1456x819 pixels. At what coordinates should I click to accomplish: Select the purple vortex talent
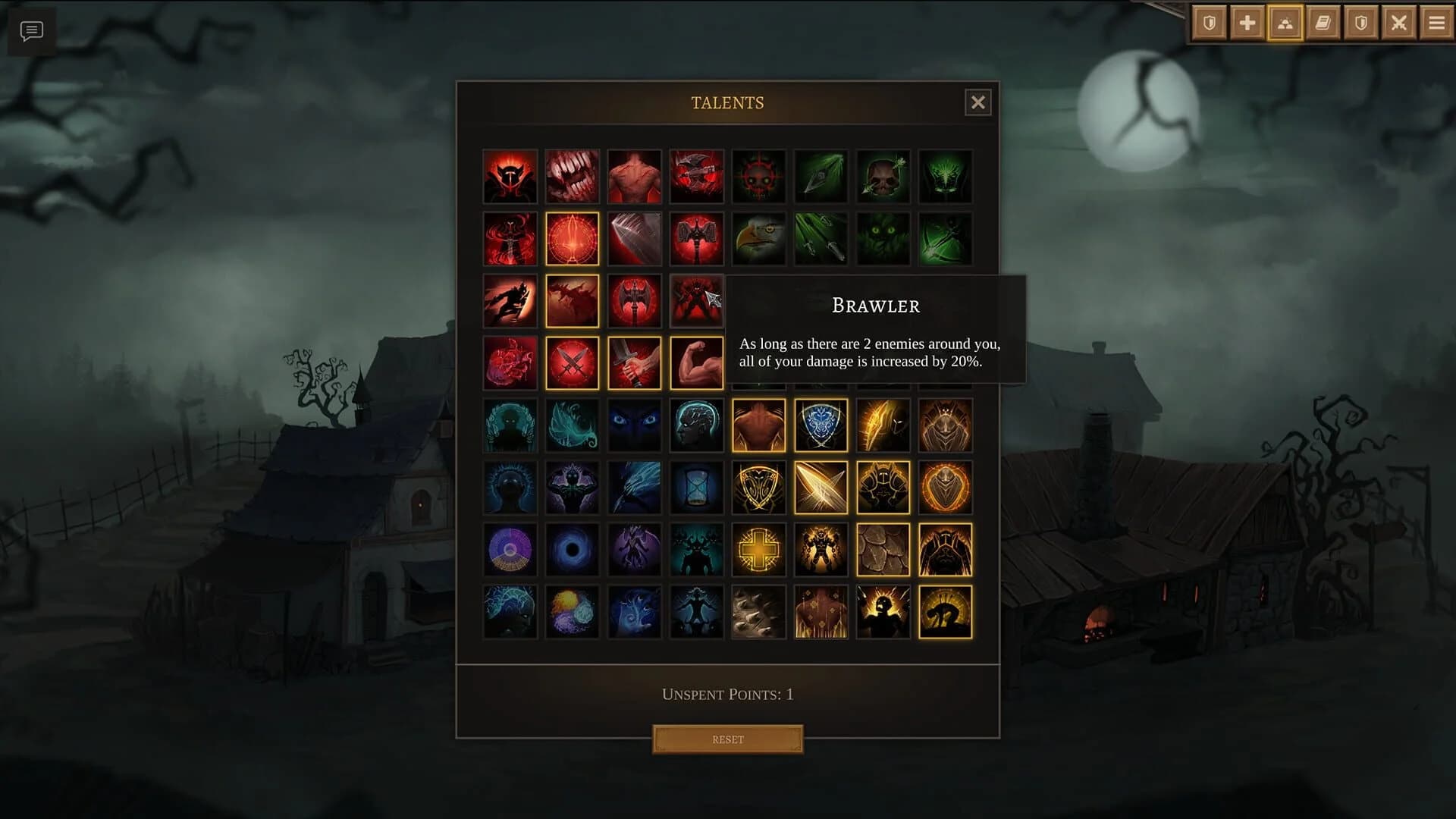(572, 549)
